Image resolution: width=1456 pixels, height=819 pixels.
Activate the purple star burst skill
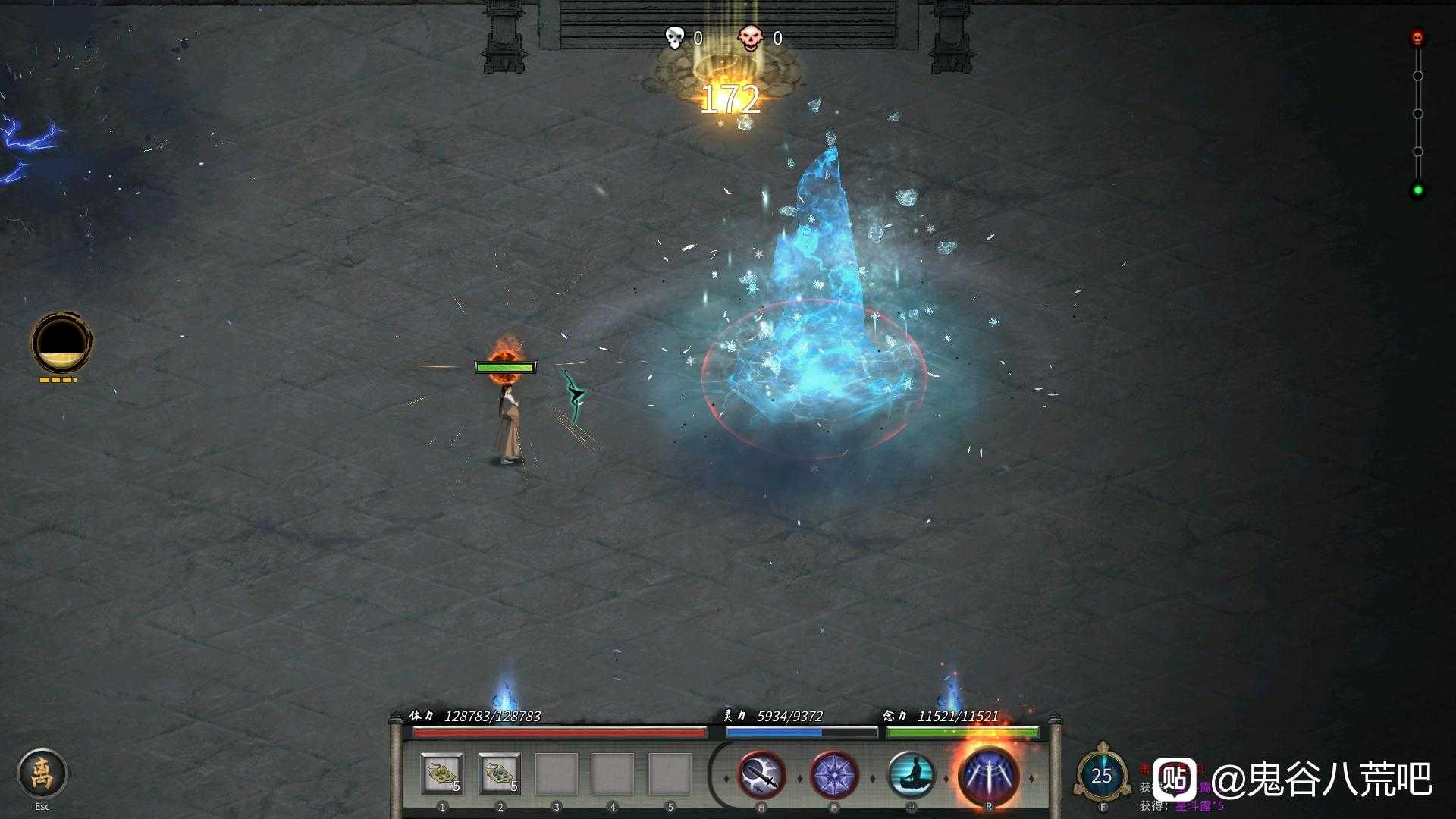[x=834, y=775]
